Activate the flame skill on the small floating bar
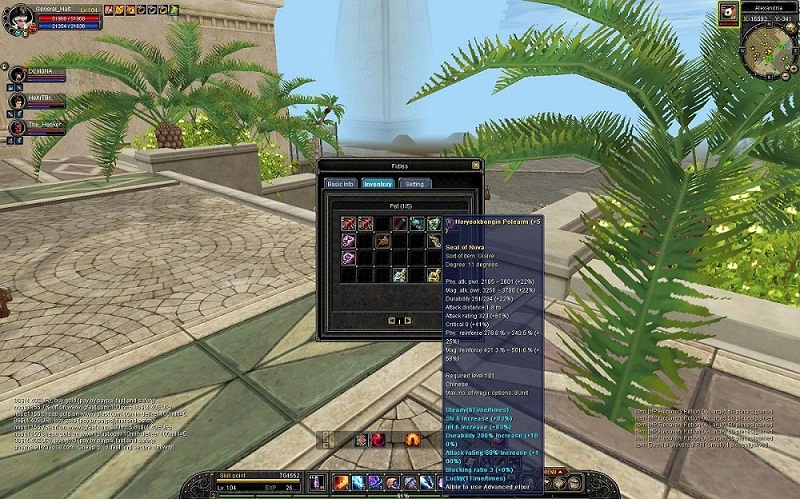This screenshot has height=499, width=800. [x=411, y=439]
